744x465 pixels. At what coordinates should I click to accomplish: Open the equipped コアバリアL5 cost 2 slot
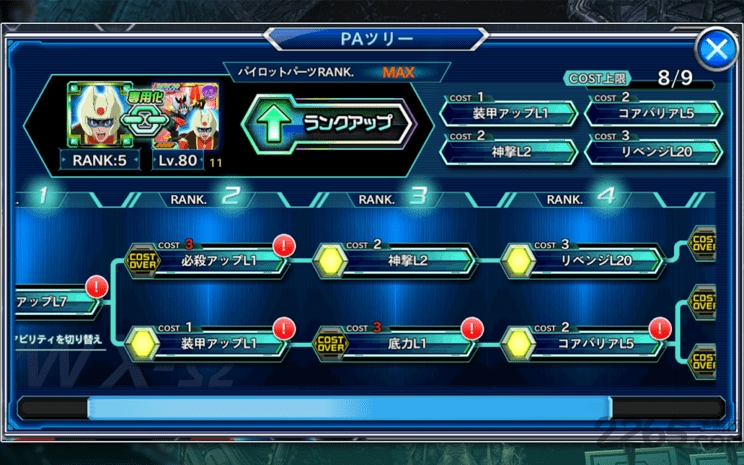tap(652, 115)
